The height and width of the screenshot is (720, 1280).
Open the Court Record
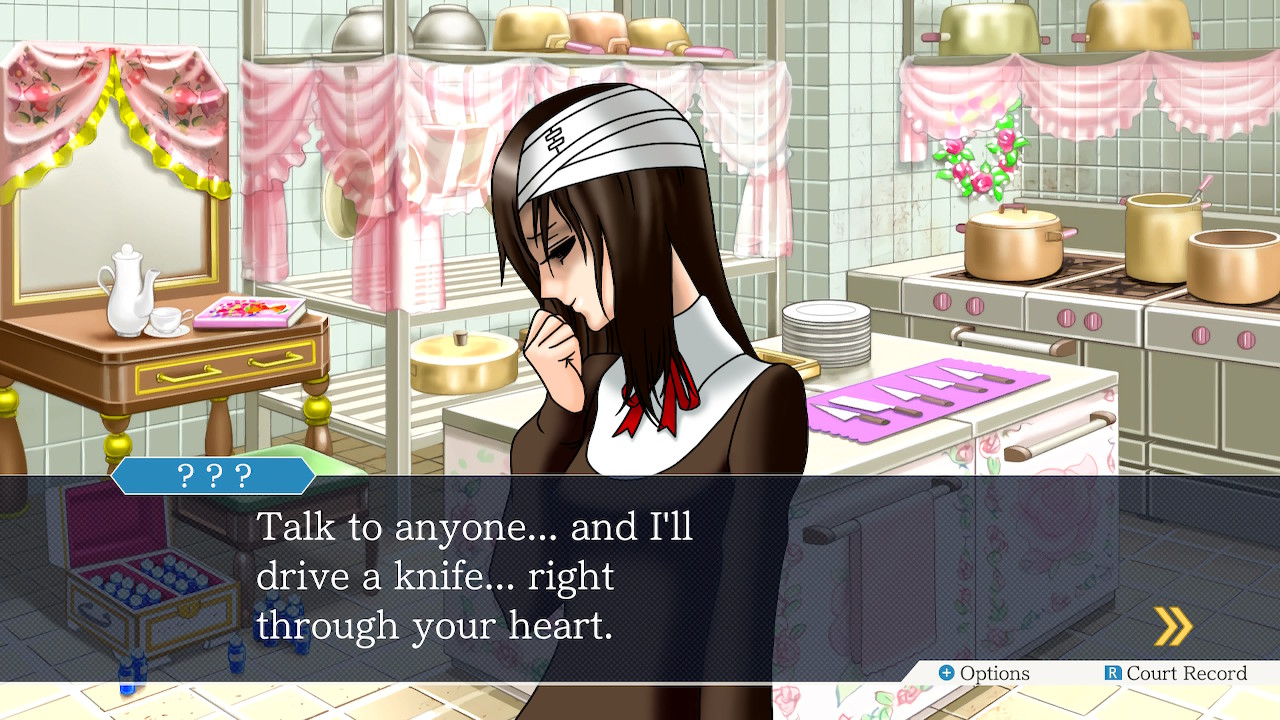click(x=1176, y=673)
